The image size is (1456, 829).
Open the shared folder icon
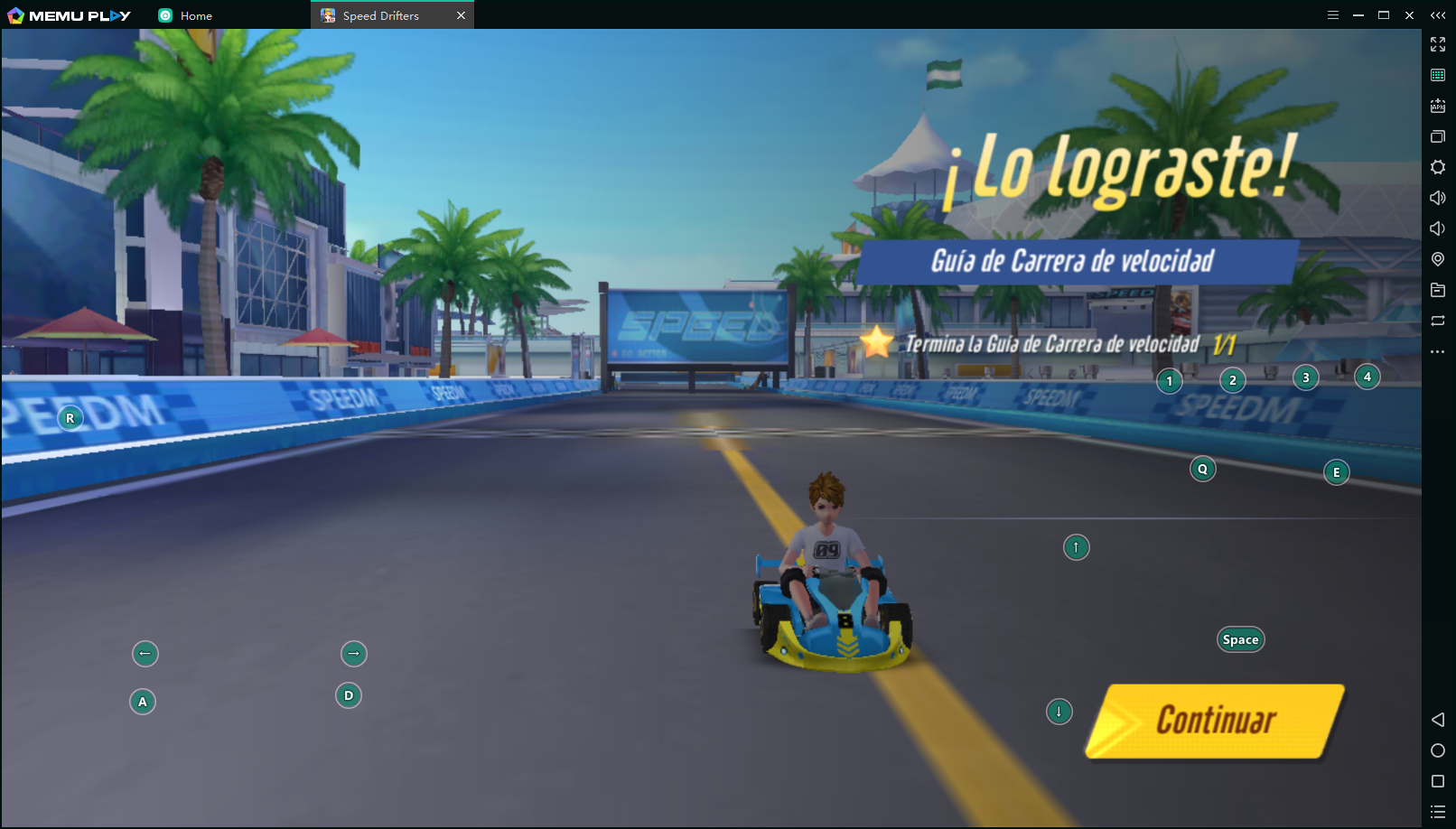pyautogui.click(x=1438, y=290)
